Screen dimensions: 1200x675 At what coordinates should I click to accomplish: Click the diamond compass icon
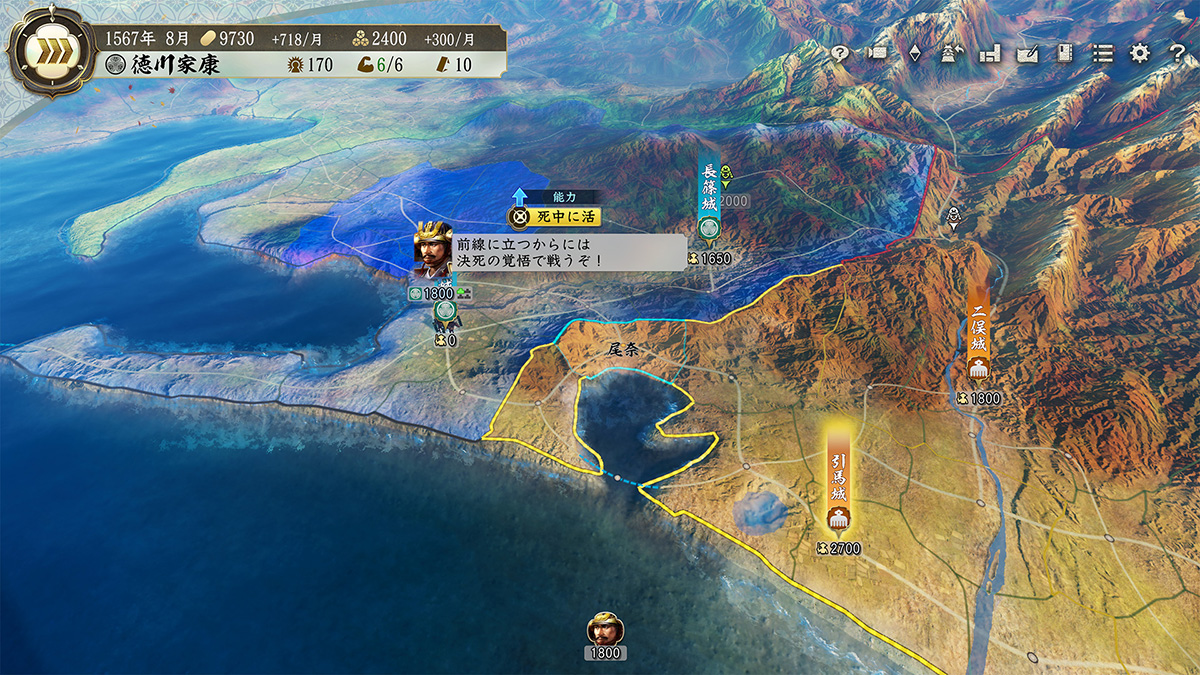(915, 54)
